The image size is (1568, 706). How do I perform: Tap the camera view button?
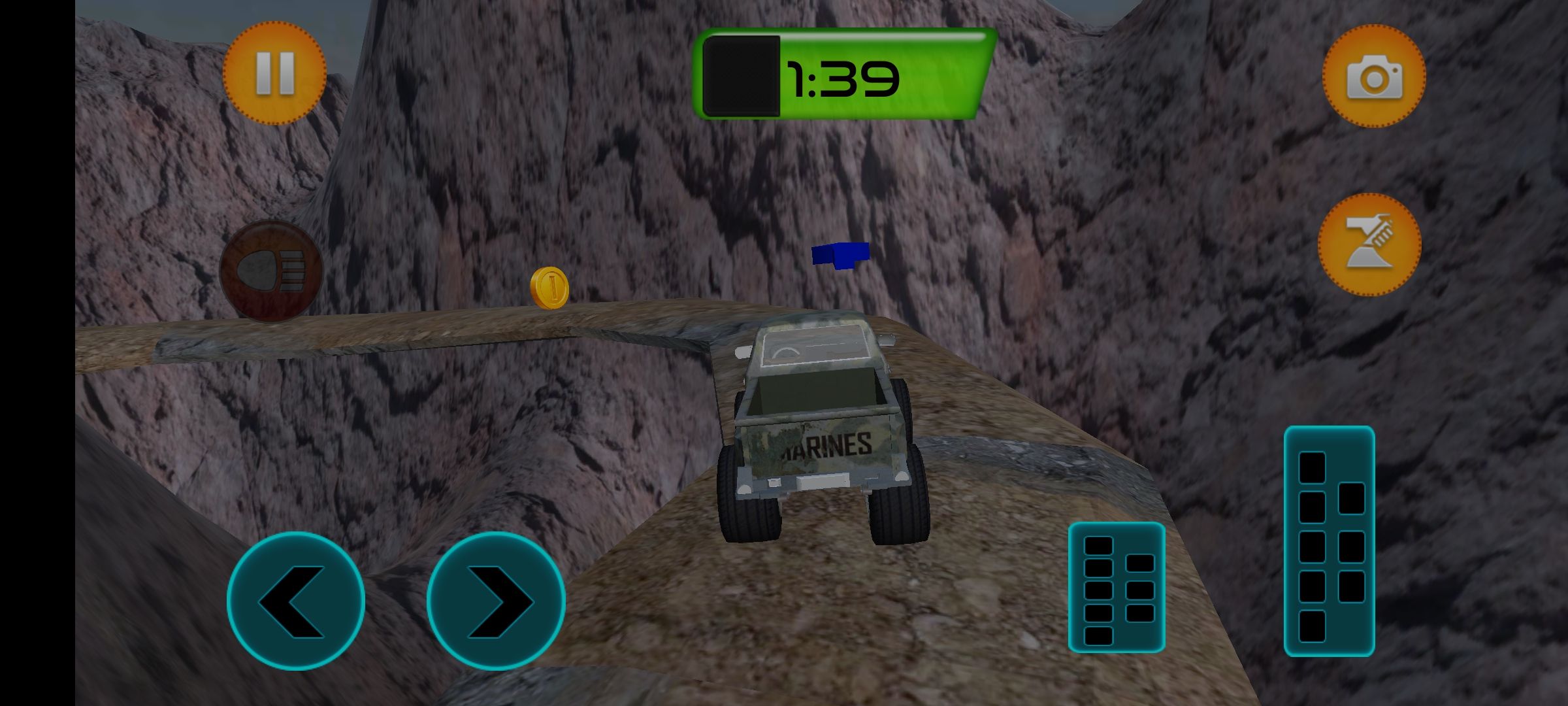[x=1374, y=76]
